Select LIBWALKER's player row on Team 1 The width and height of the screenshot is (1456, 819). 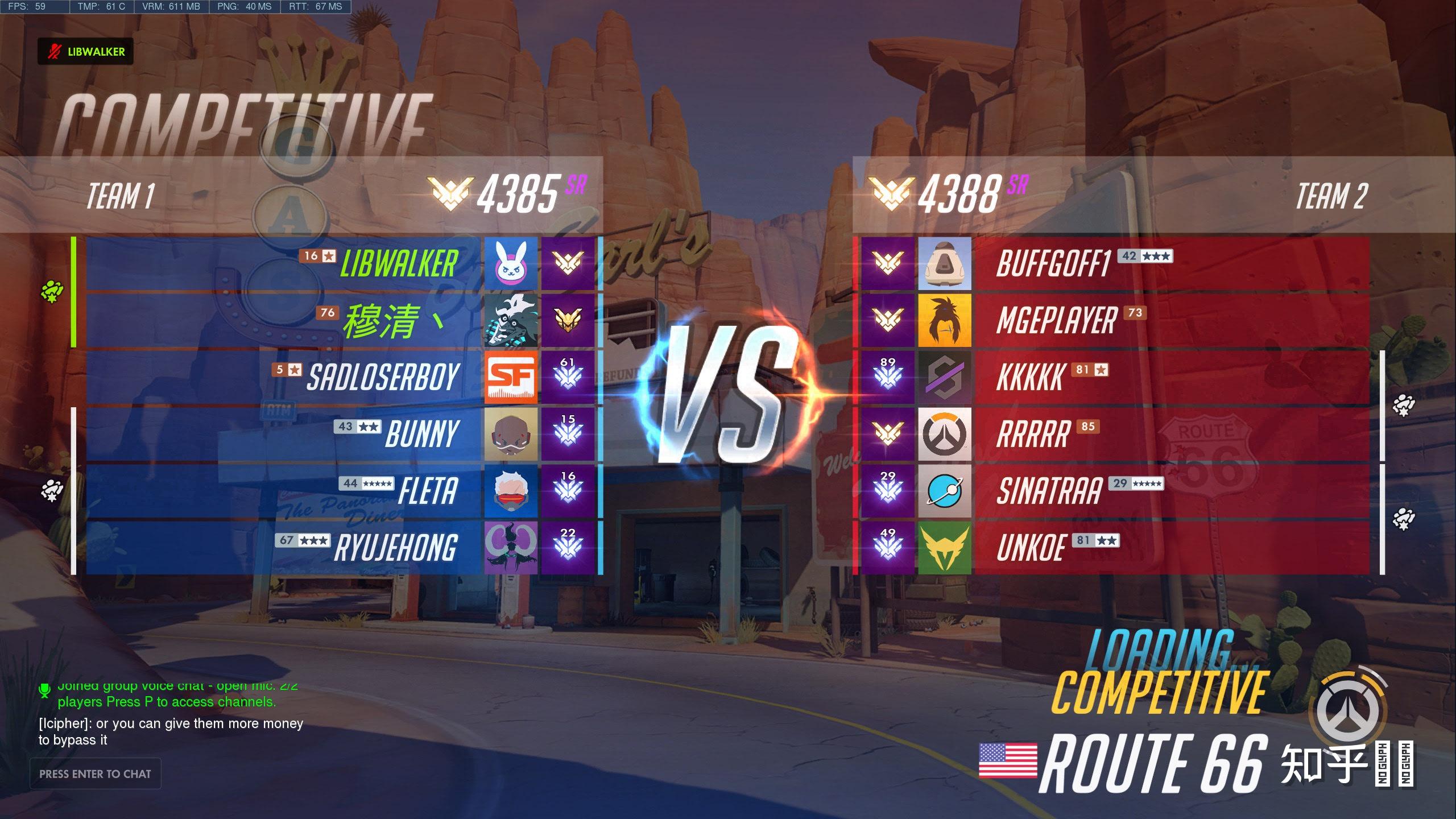click(x=284, y=263)
